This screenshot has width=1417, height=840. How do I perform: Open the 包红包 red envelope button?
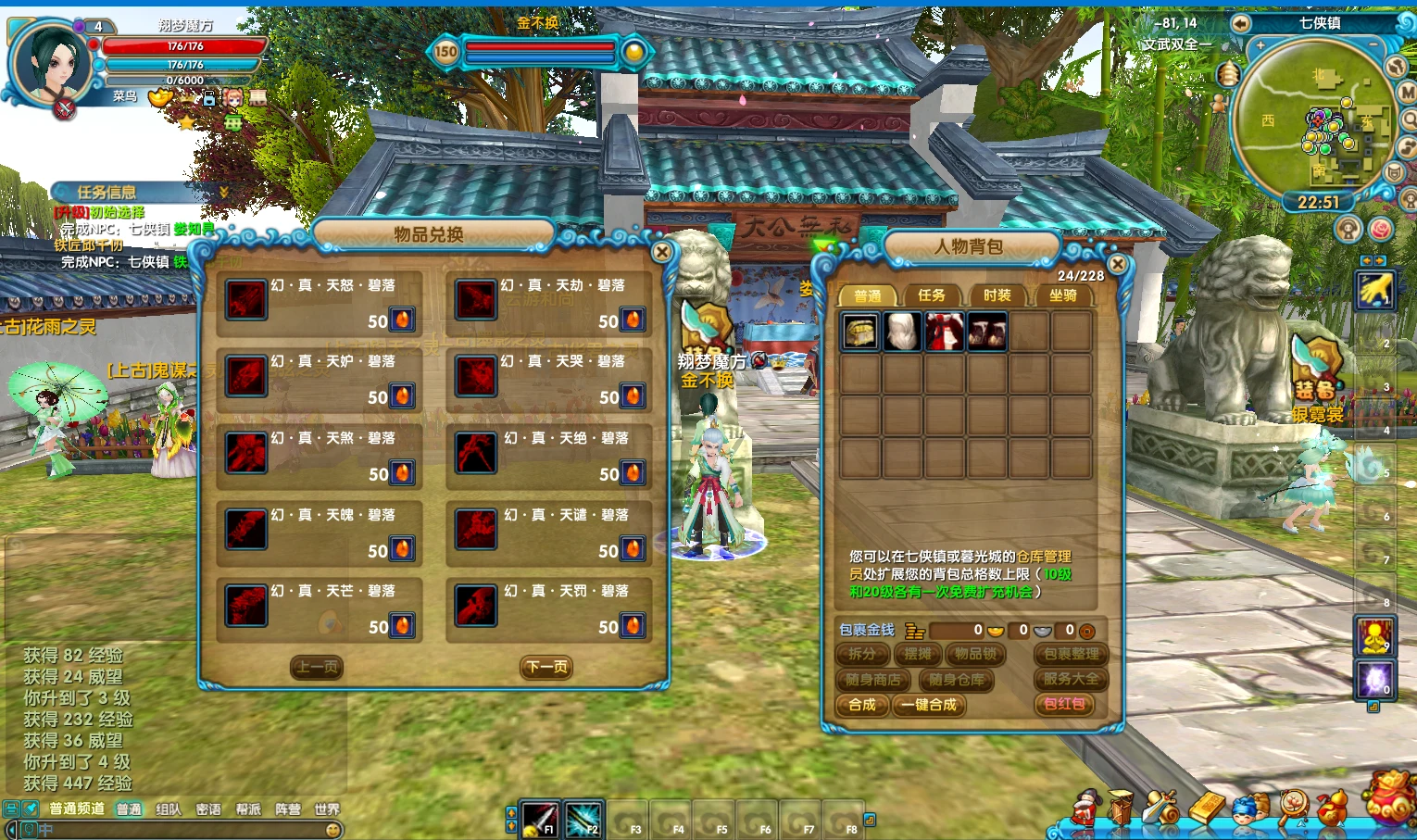click(1064, 704)
